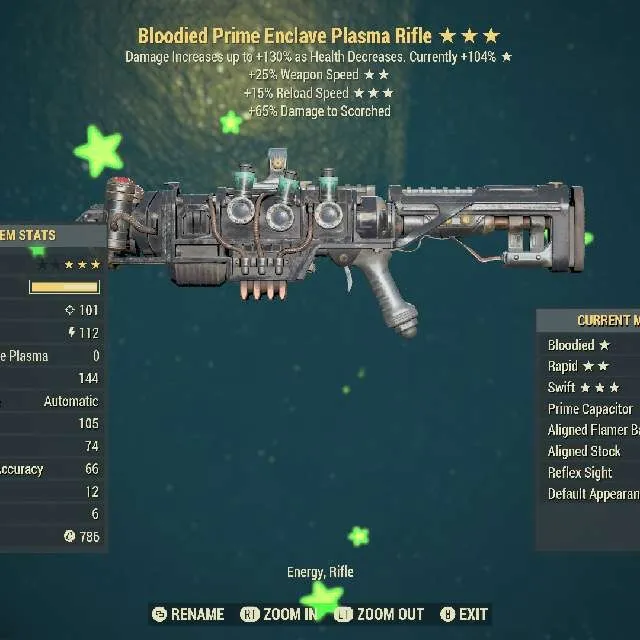Choose the Swift three-star effect row
Viewport: 640px width, 640px height.
[x=584, y=387]
